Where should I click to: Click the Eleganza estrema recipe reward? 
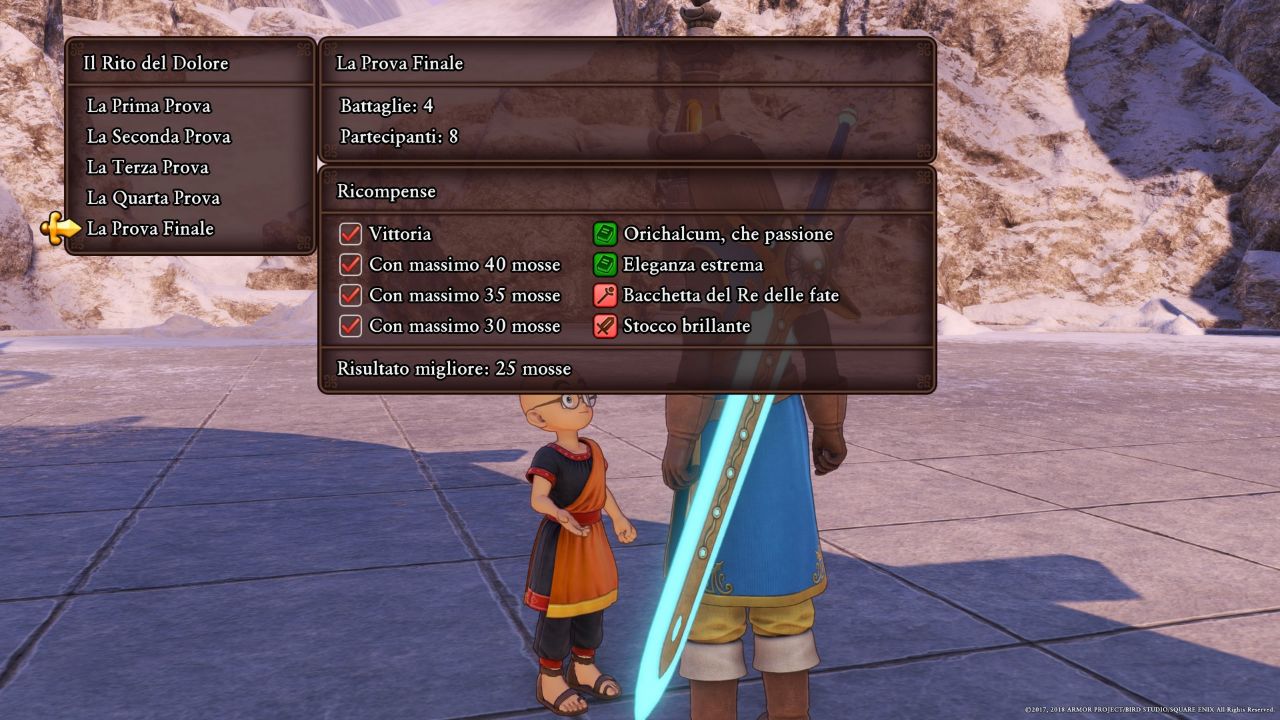(692, 265)
